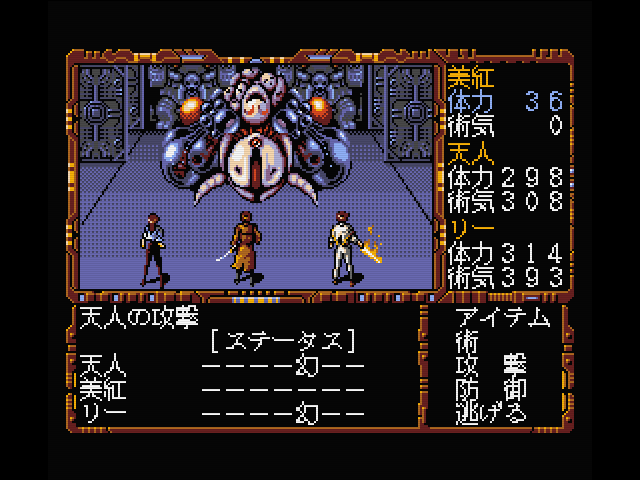Choose the 防御 (Defend) command
640x480 pixels.
pos(490,387)
